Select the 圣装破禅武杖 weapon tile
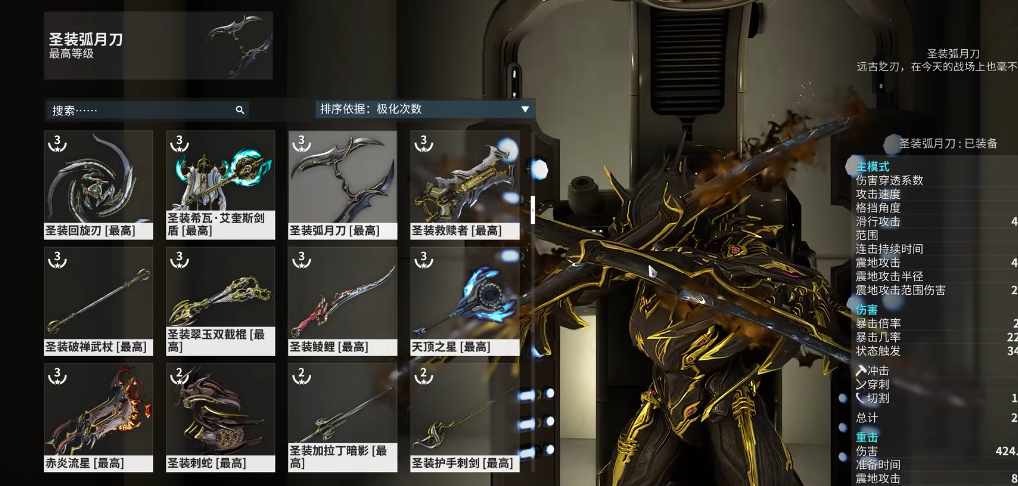 (98, 299)
